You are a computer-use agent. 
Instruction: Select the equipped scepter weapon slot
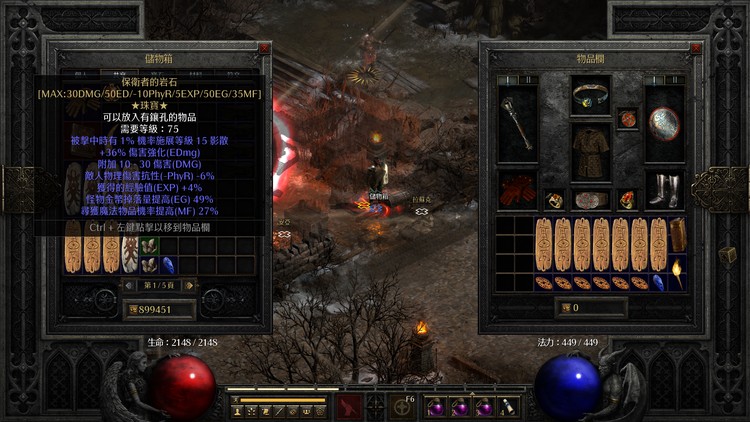[x=517, y=122]
